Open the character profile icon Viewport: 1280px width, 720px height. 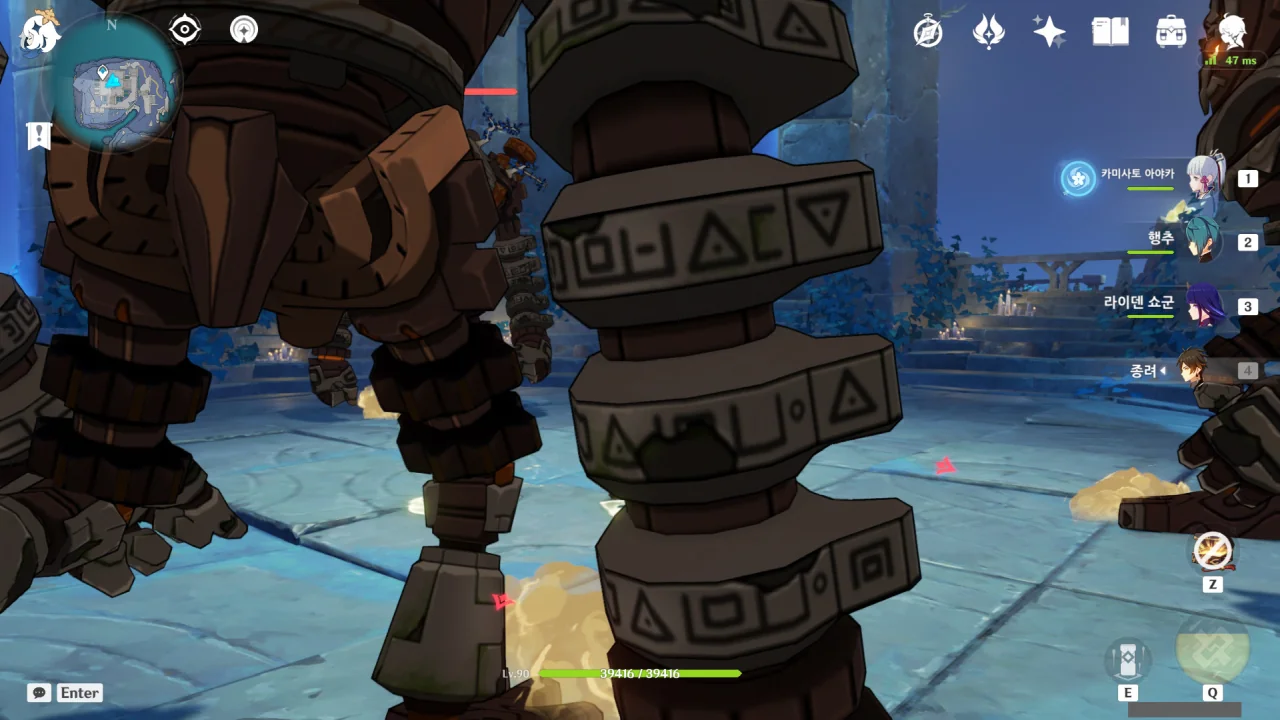click(1232, 32)
